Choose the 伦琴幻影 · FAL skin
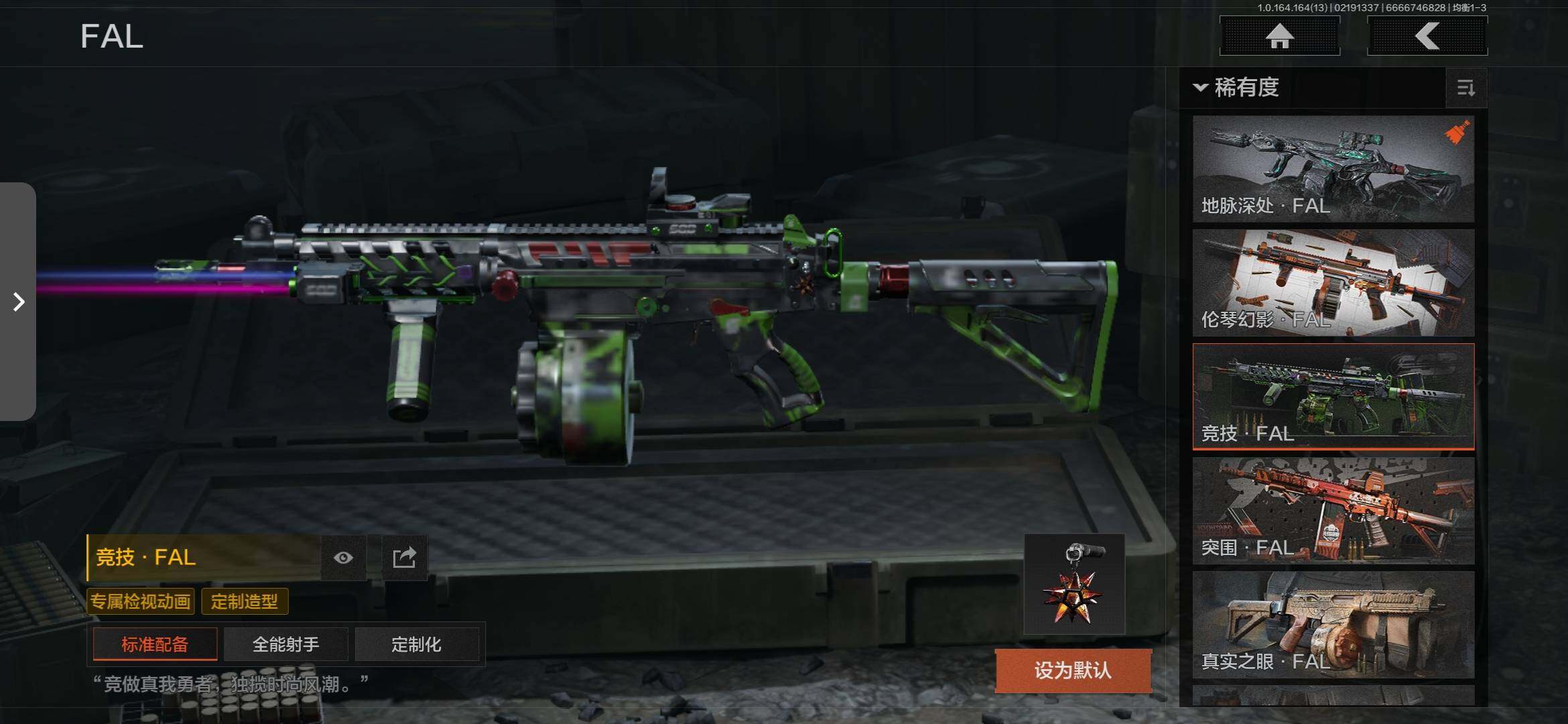The height and width of the screenshot is (724, 1568). 1333,282
